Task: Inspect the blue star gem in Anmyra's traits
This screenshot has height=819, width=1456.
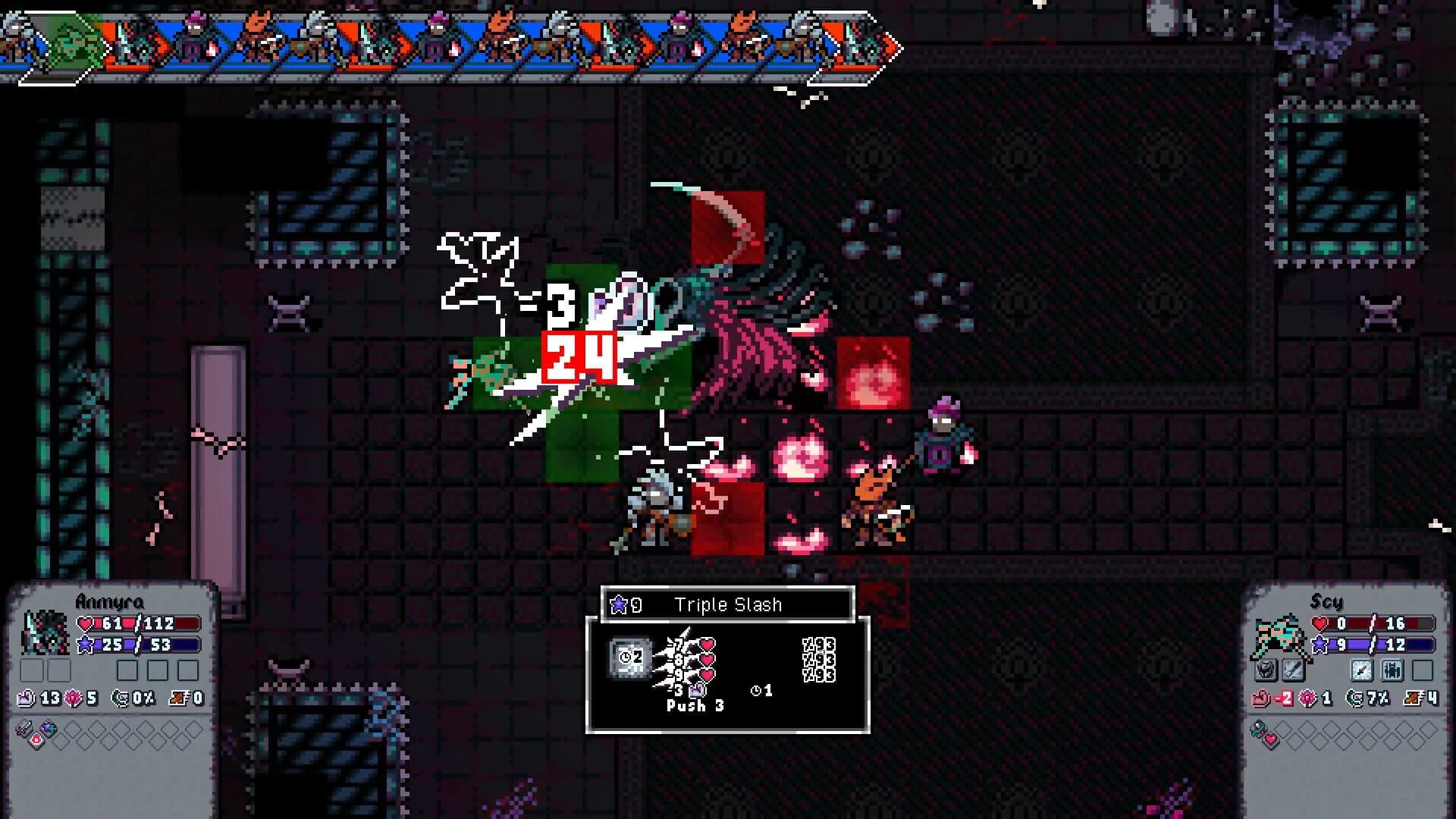Action: pyautogui.click(x=48, y=727)
